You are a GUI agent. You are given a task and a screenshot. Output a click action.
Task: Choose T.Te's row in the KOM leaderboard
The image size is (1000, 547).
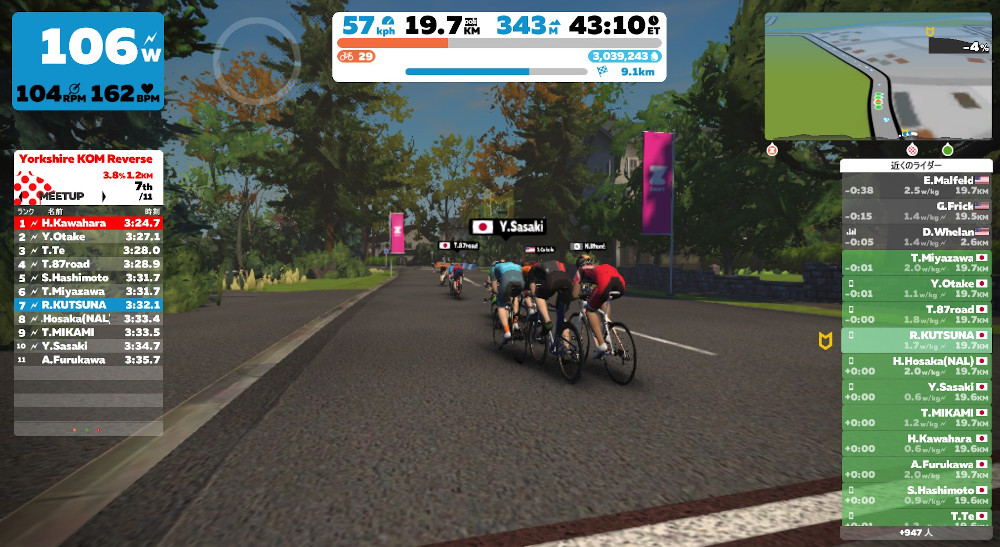(88, 250)
